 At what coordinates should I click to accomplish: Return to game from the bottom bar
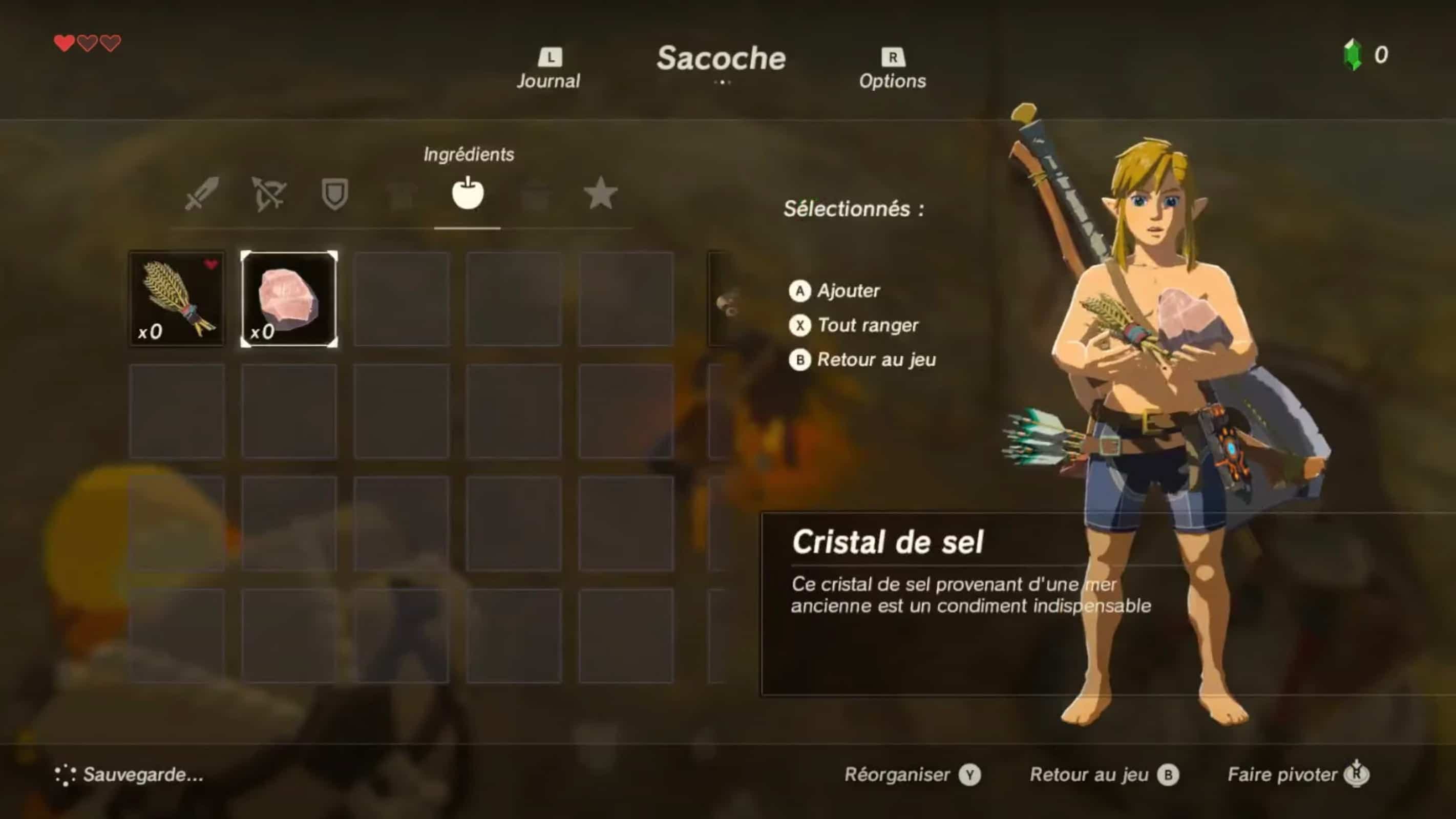(x=1104, y=775)
